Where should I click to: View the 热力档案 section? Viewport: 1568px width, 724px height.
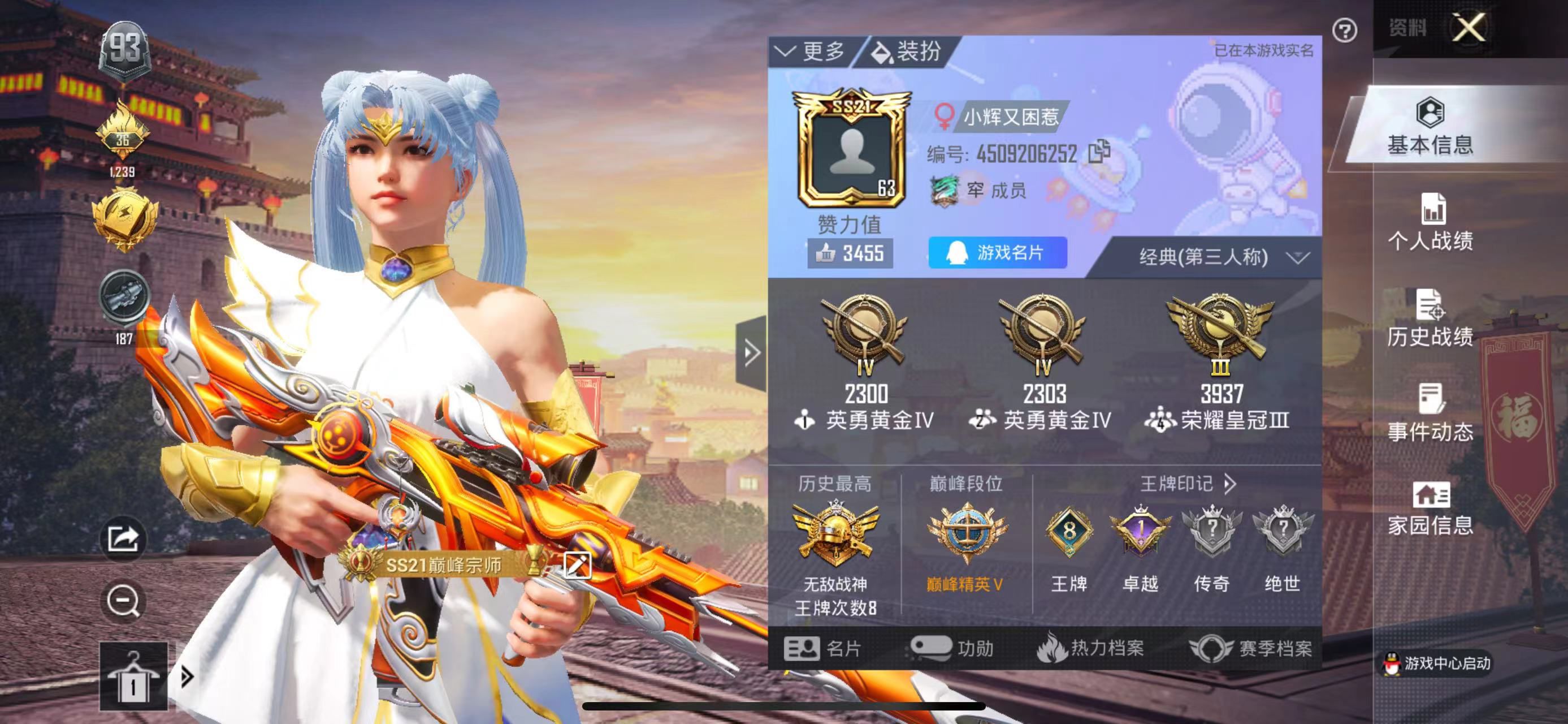(x=1090, y=649)
